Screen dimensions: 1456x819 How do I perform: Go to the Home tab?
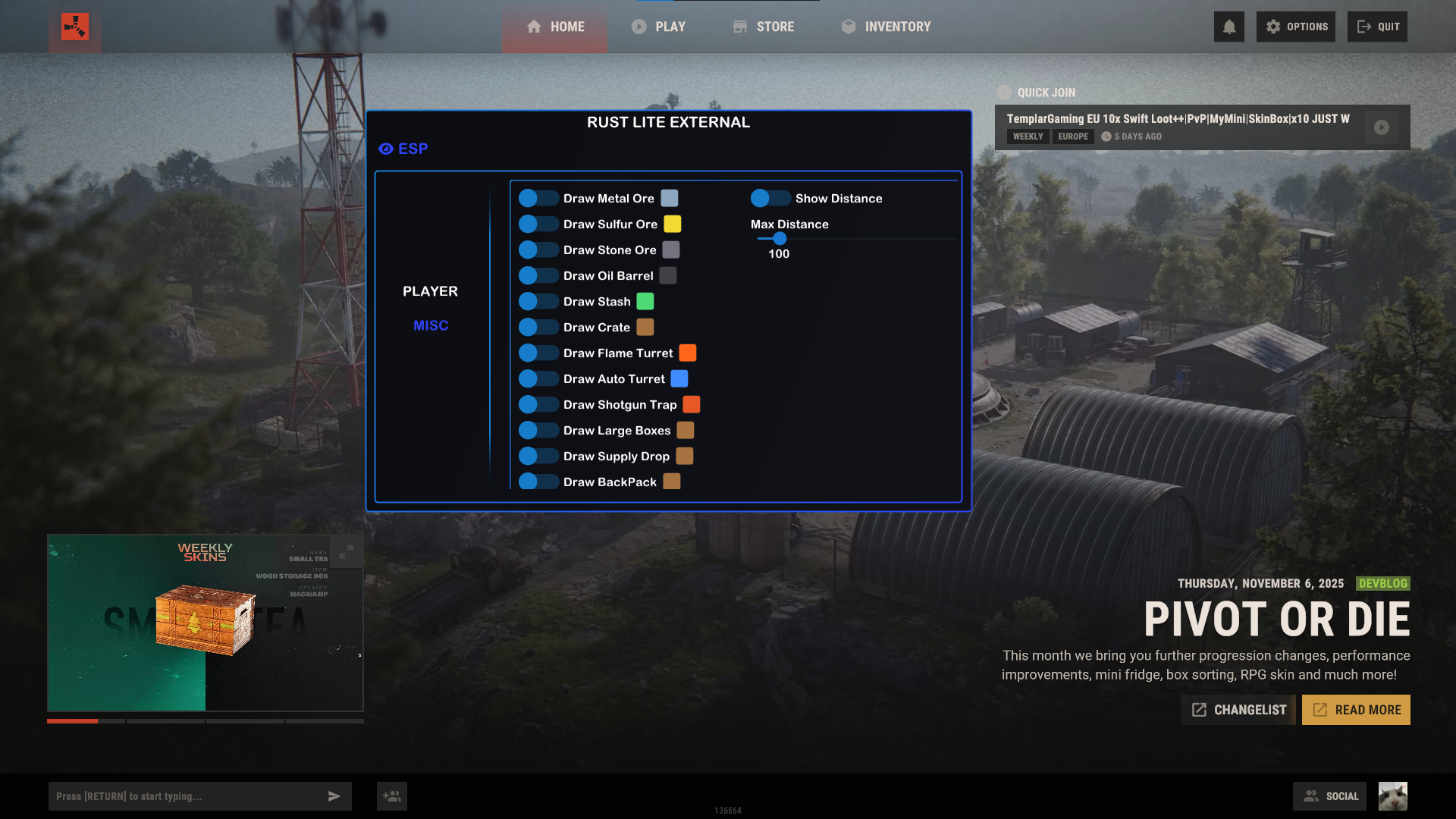click(555, 27)
